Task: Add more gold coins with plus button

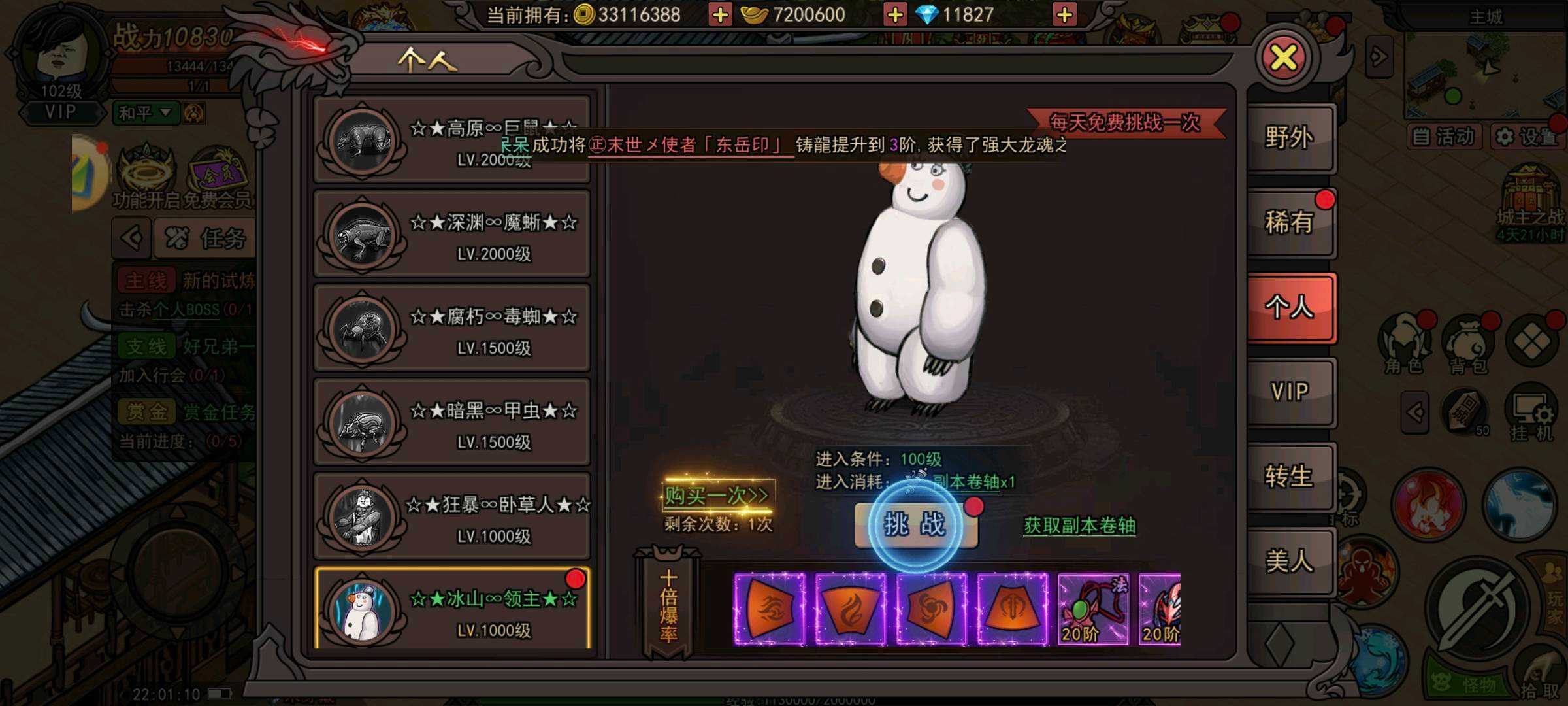Action: point(720,14)
